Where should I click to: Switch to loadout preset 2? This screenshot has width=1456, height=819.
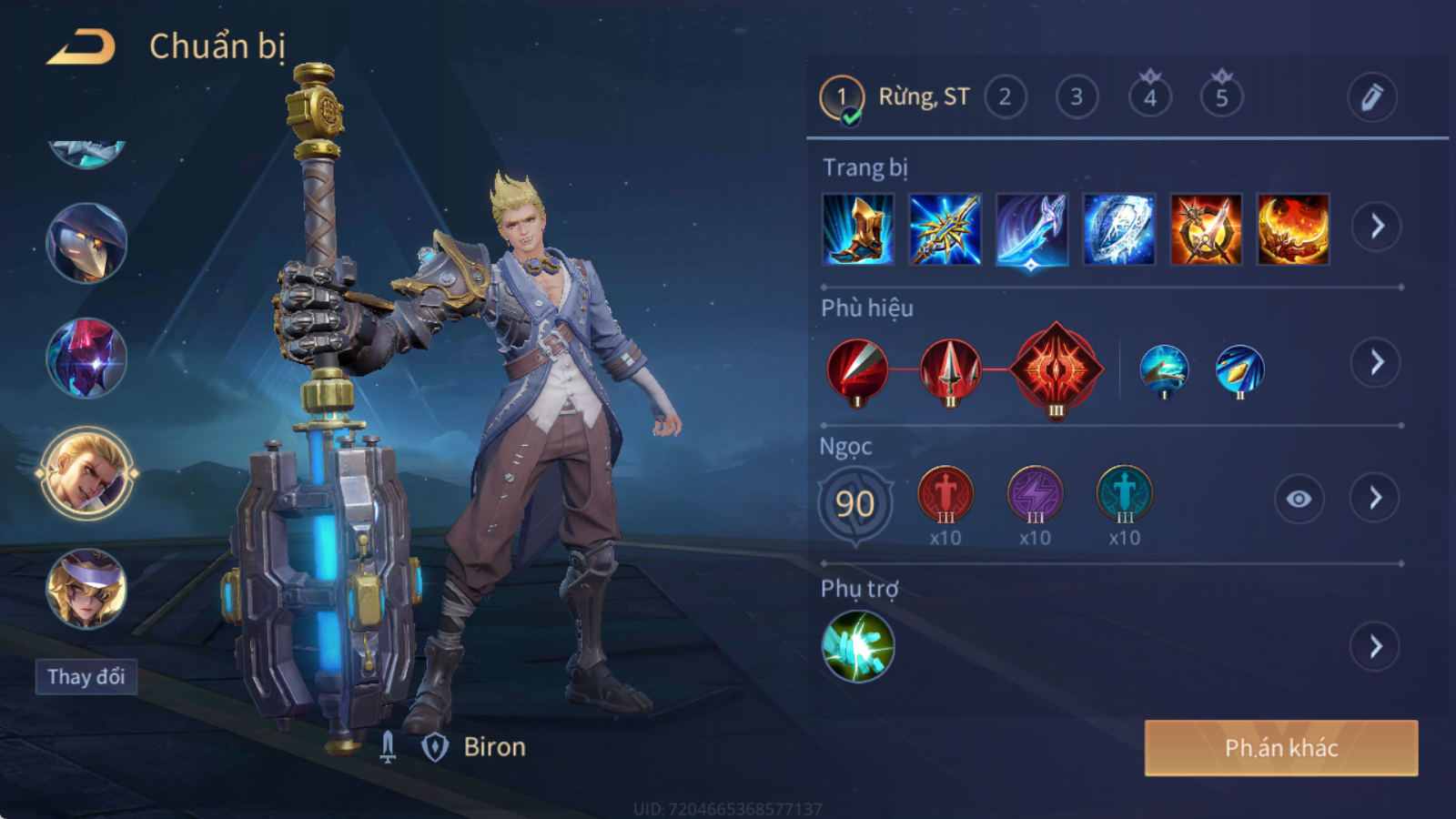[1005, 97]
